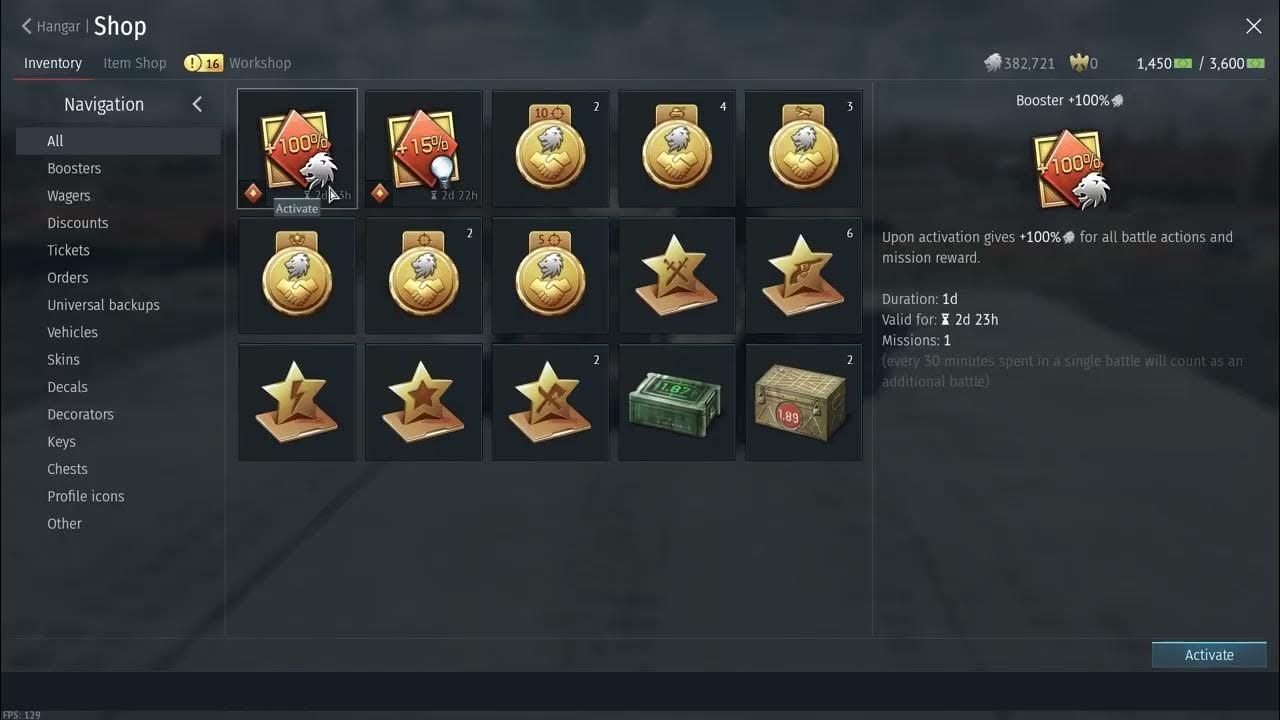1280x720 pixels.
Task: Open the Chests category in navigation
Action: [x=67, y=468]
